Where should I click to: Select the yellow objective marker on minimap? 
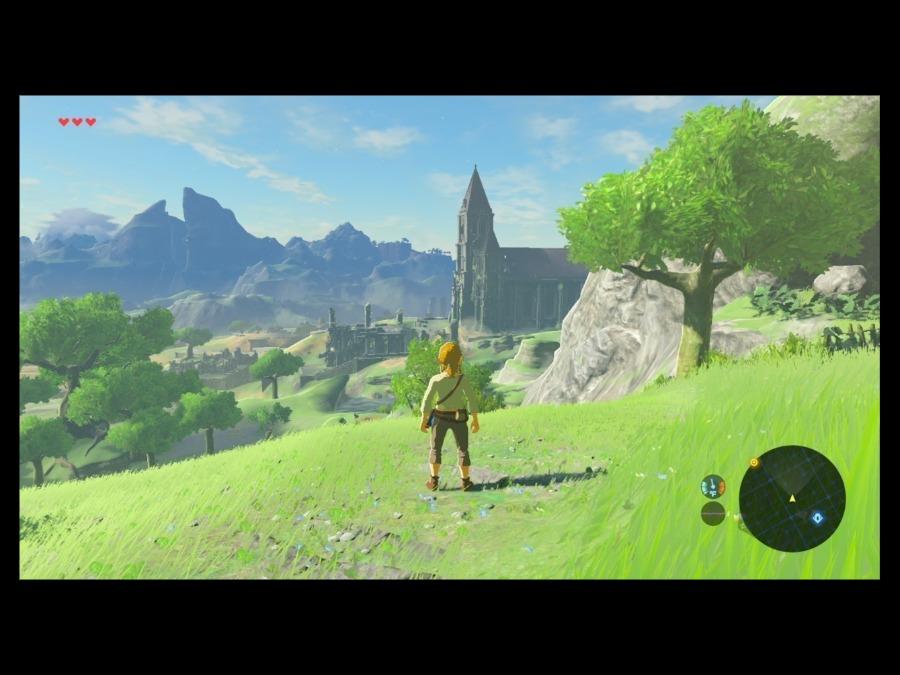(754, 463)
